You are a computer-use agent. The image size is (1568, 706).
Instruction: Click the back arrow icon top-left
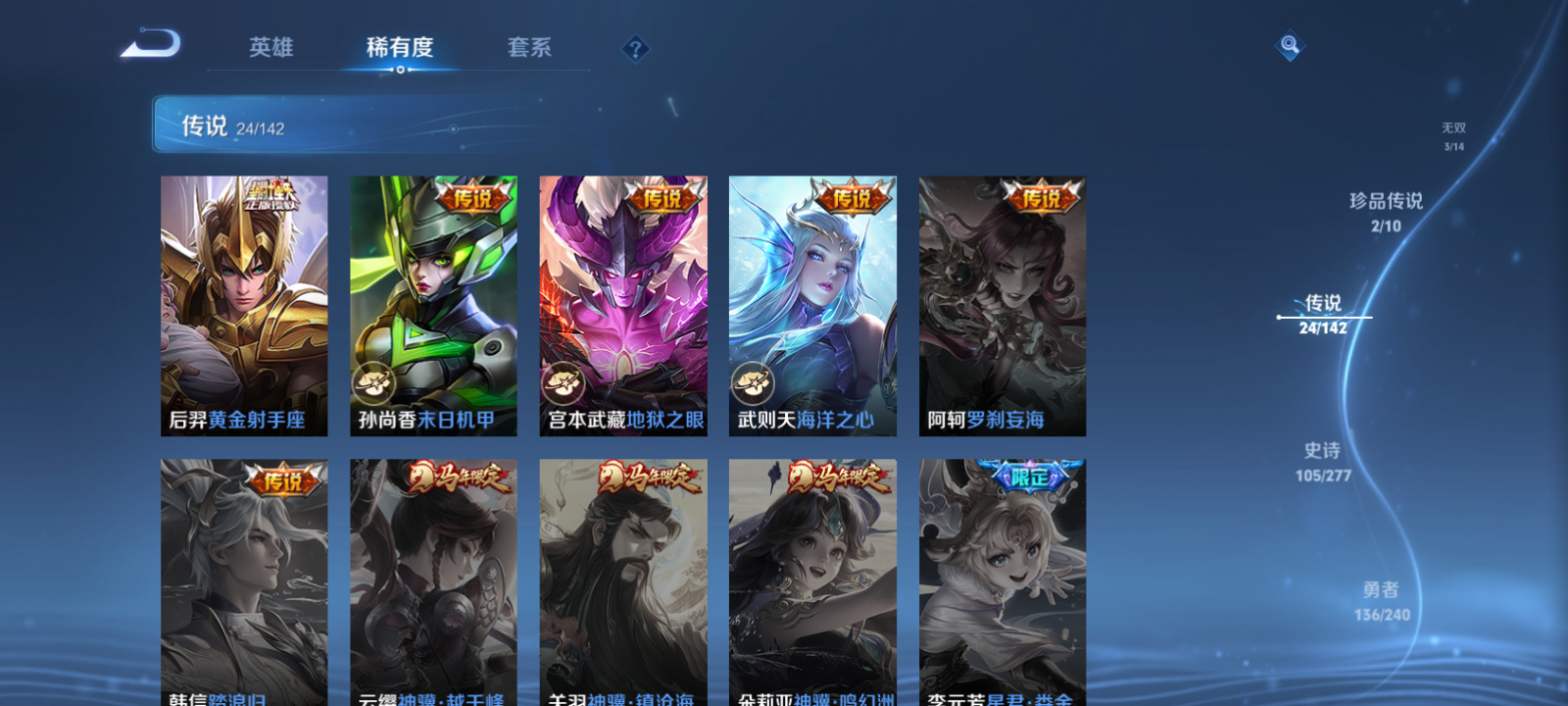point(157,44)
